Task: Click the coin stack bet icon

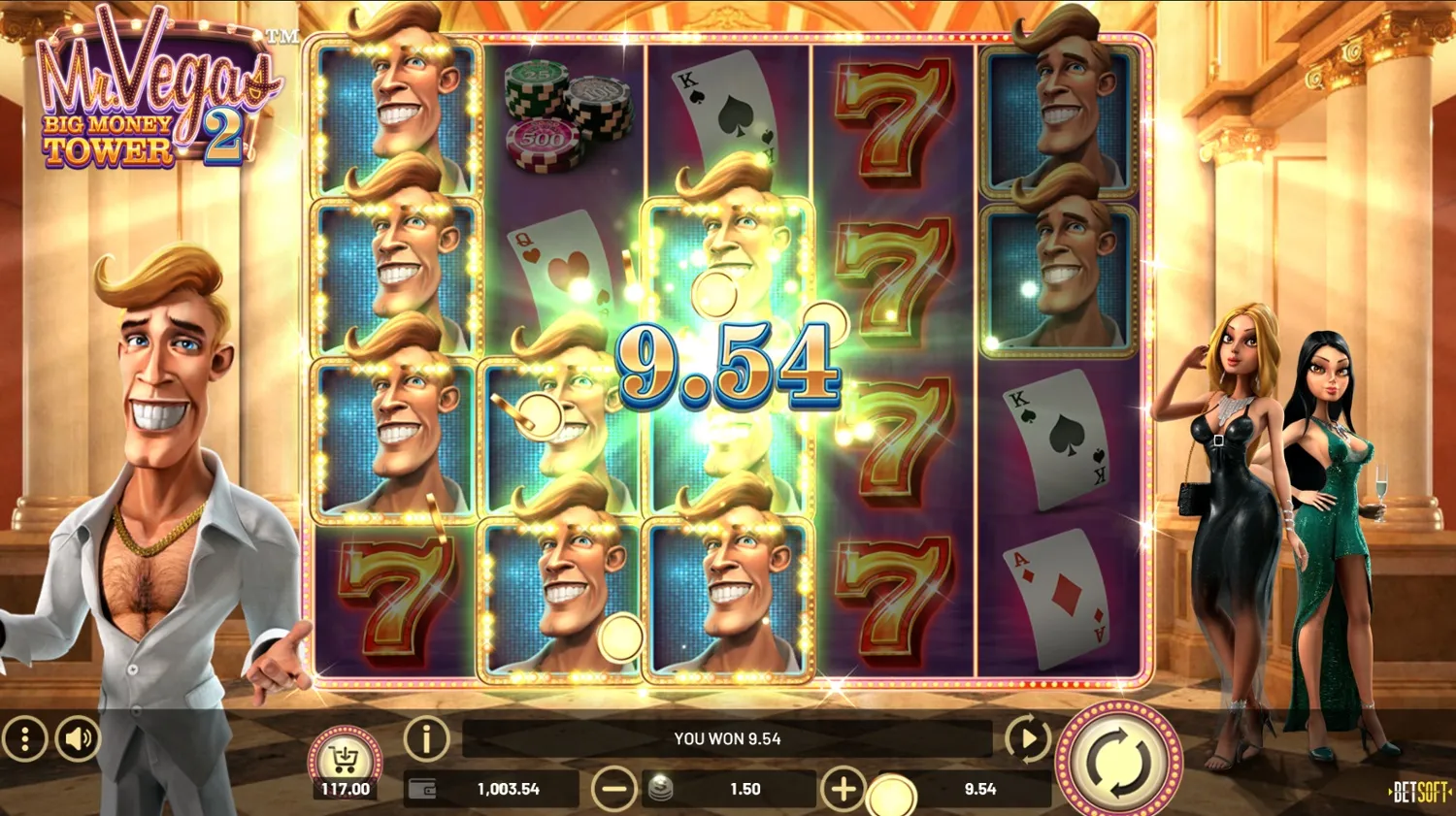Action: 659,789
